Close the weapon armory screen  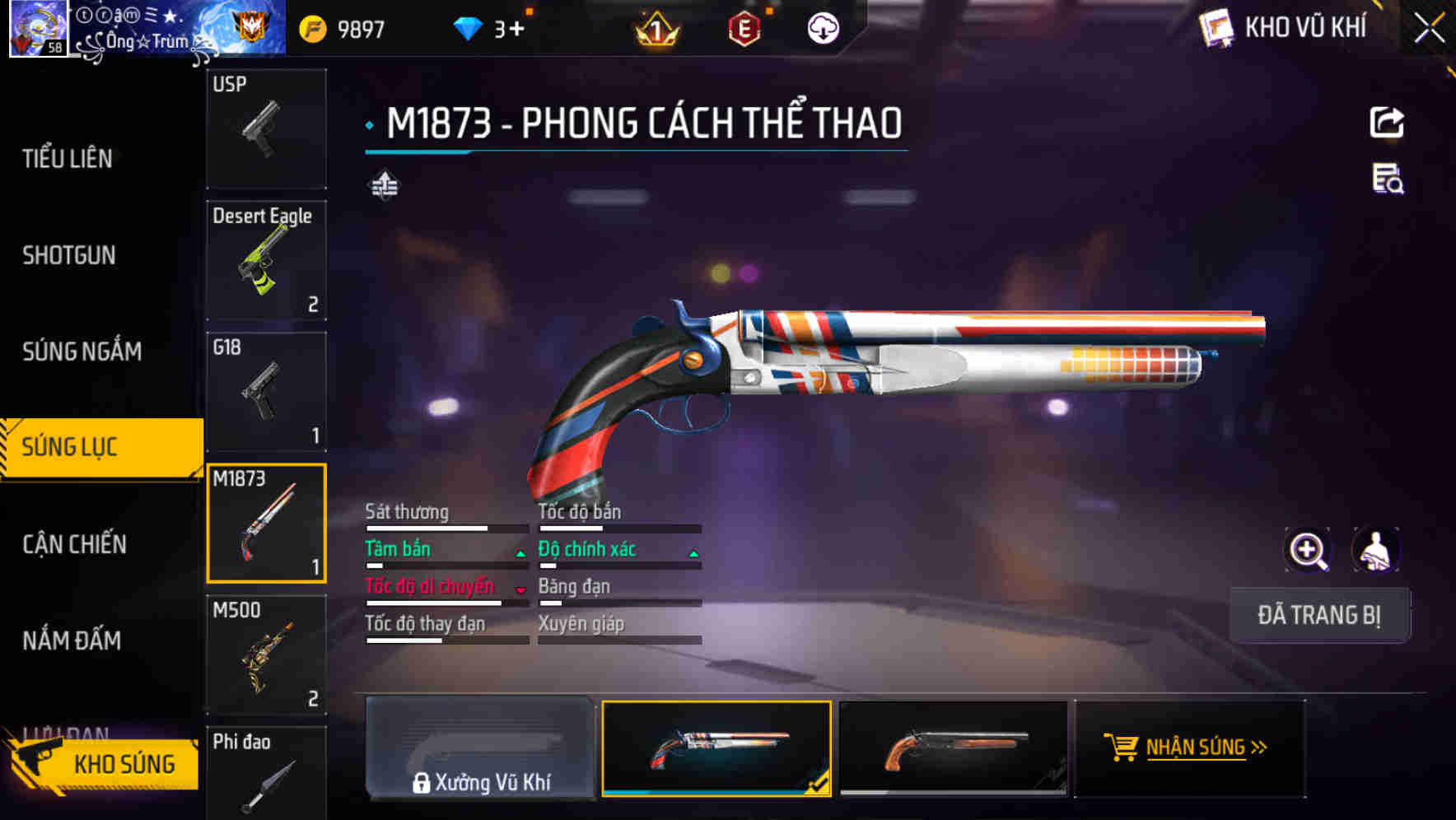click(x=1429, y=28)
